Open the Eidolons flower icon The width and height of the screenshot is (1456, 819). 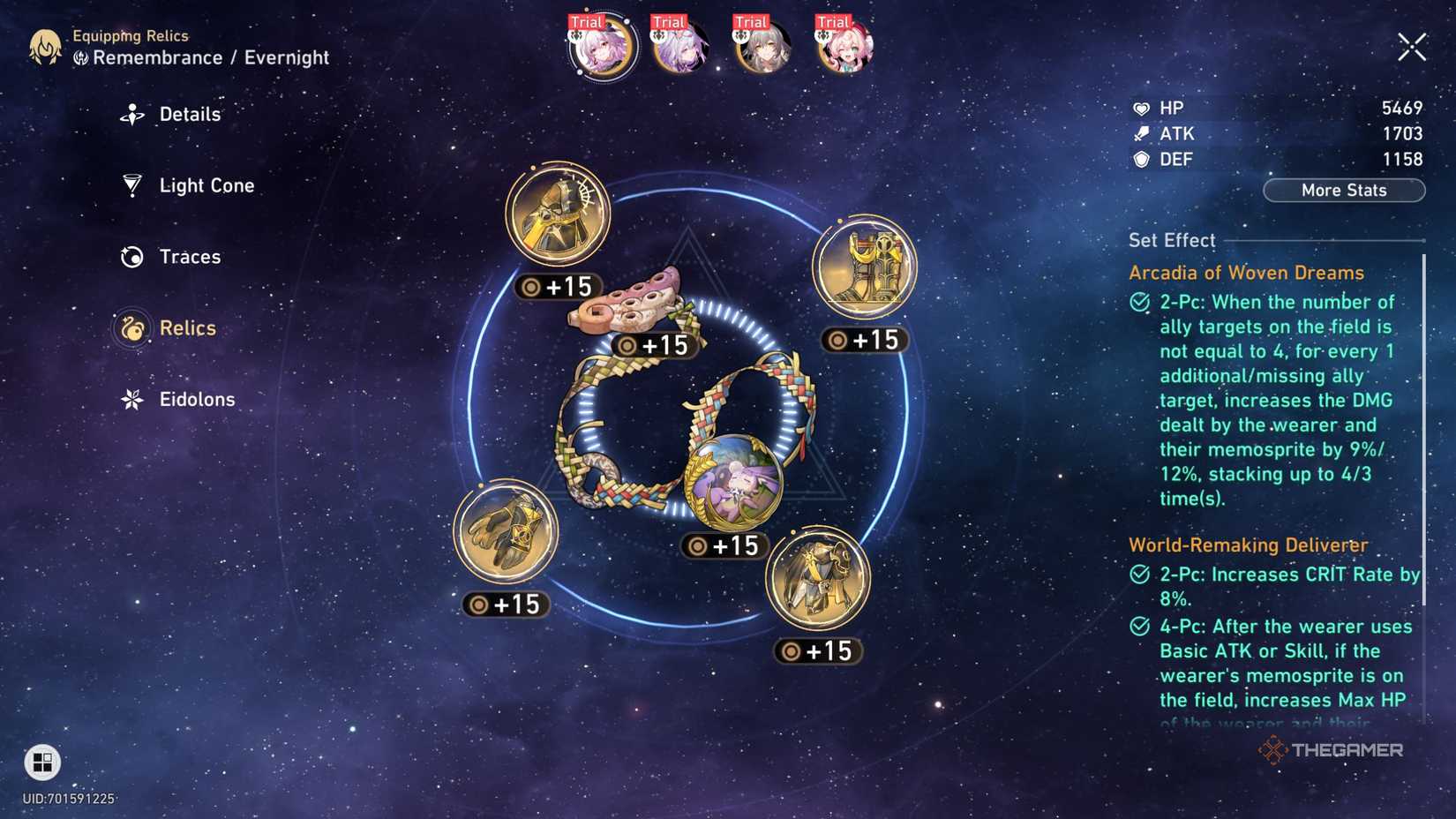click(131, 399)
